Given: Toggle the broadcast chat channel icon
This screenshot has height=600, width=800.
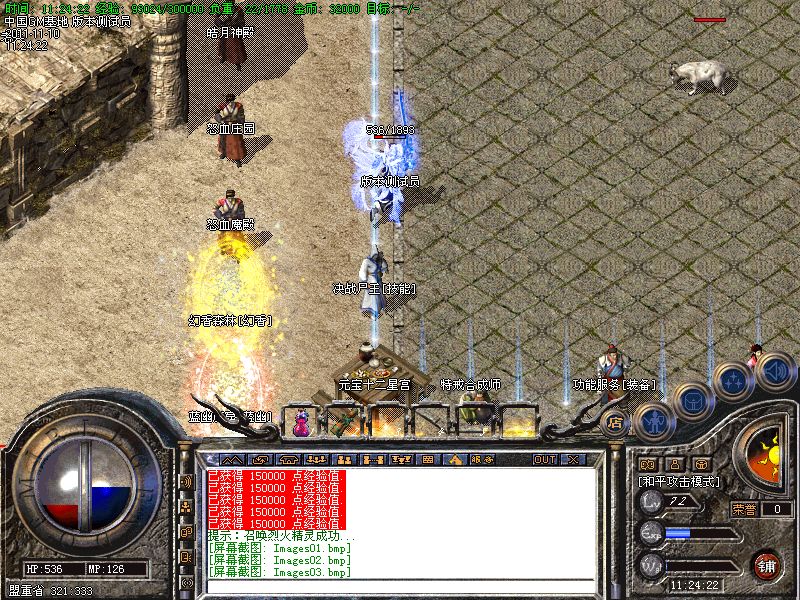Looking at the screenshot, I should pos(185,481).
